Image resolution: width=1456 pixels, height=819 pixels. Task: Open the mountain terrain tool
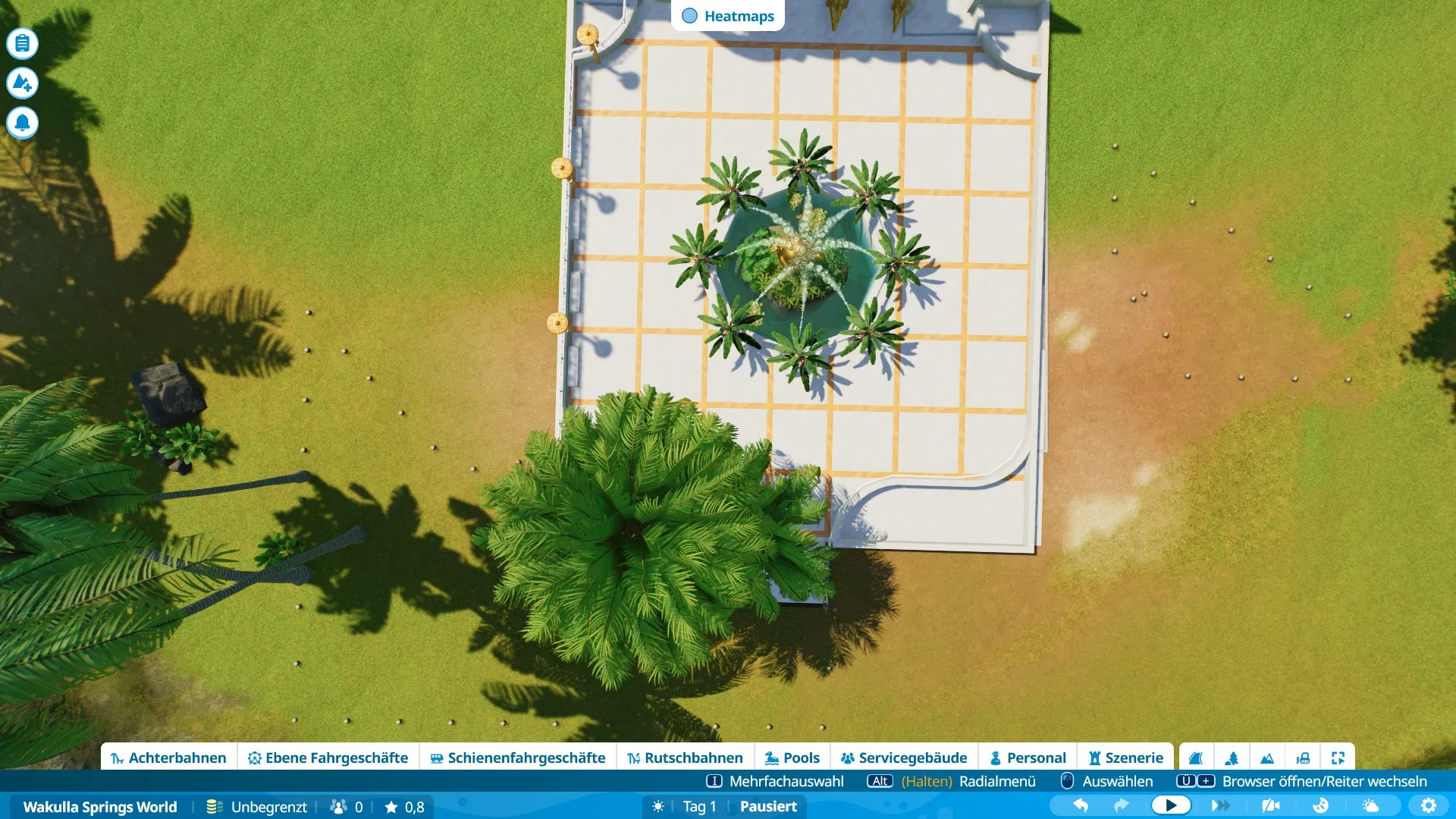pyautogui.click(x=1267, y=758)
